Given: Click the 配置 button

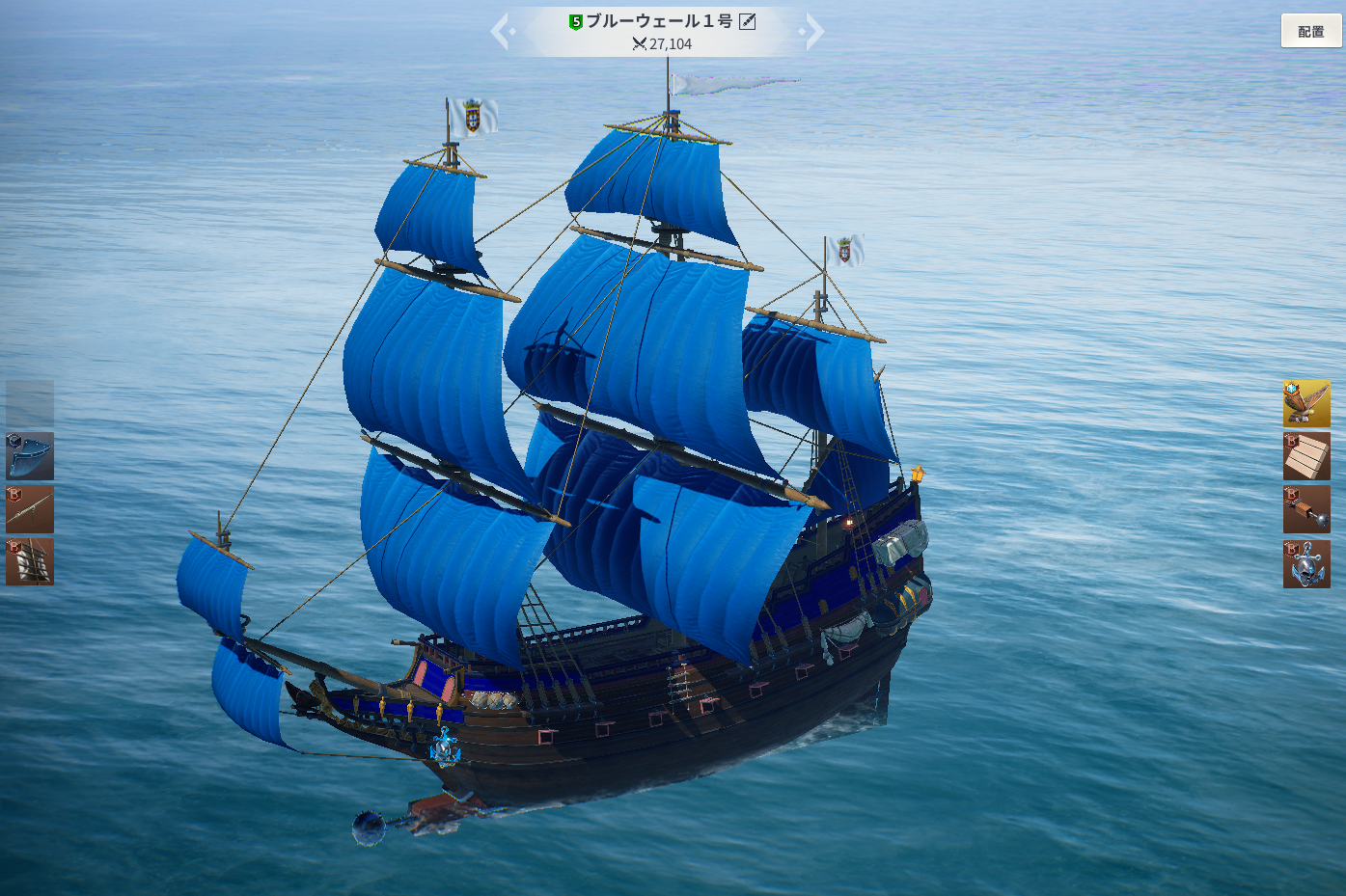Looking at the screenshot, I should (1310, 31).
